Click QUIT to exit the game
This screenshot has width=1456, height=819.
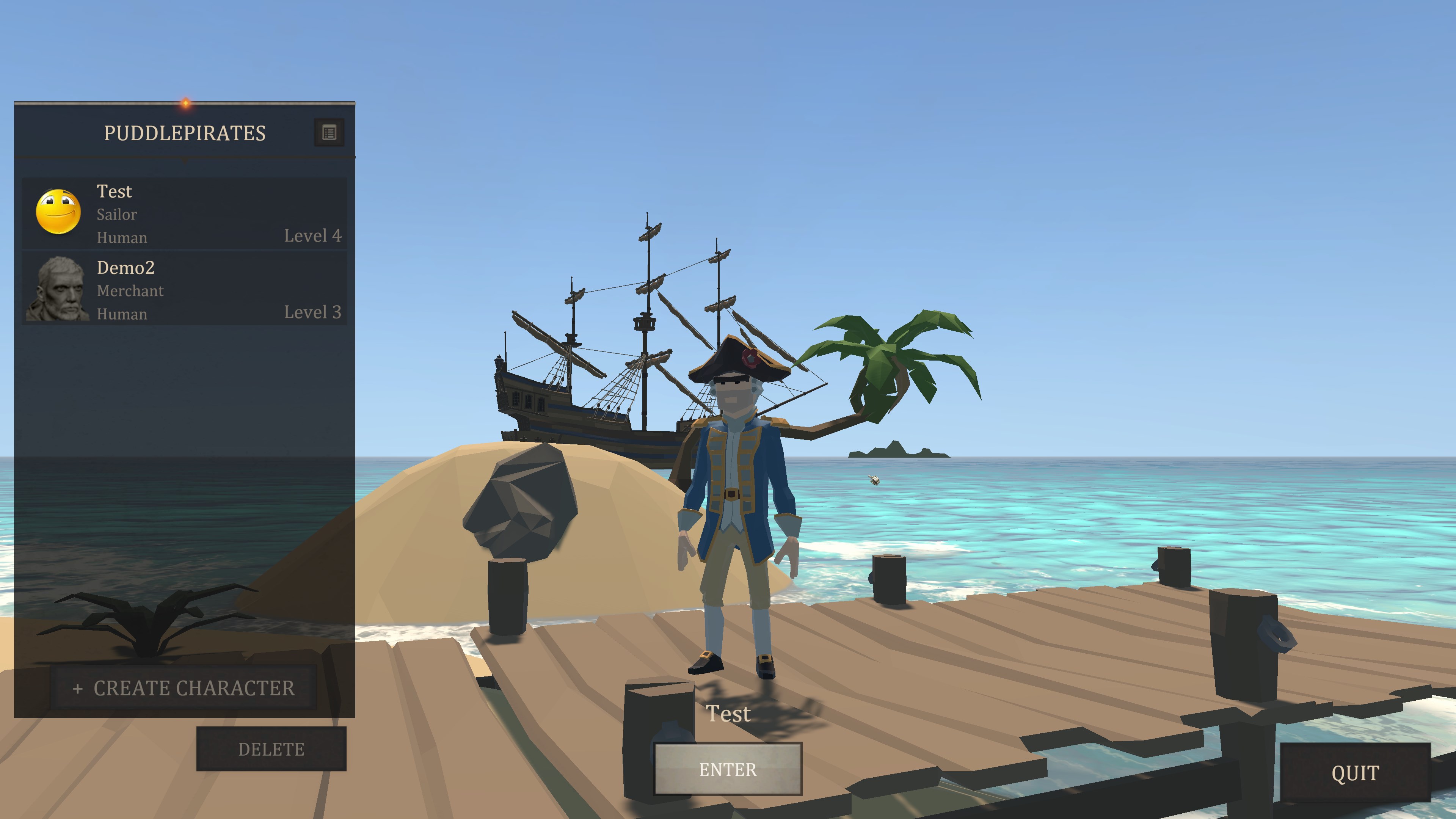coord(1355,773)
